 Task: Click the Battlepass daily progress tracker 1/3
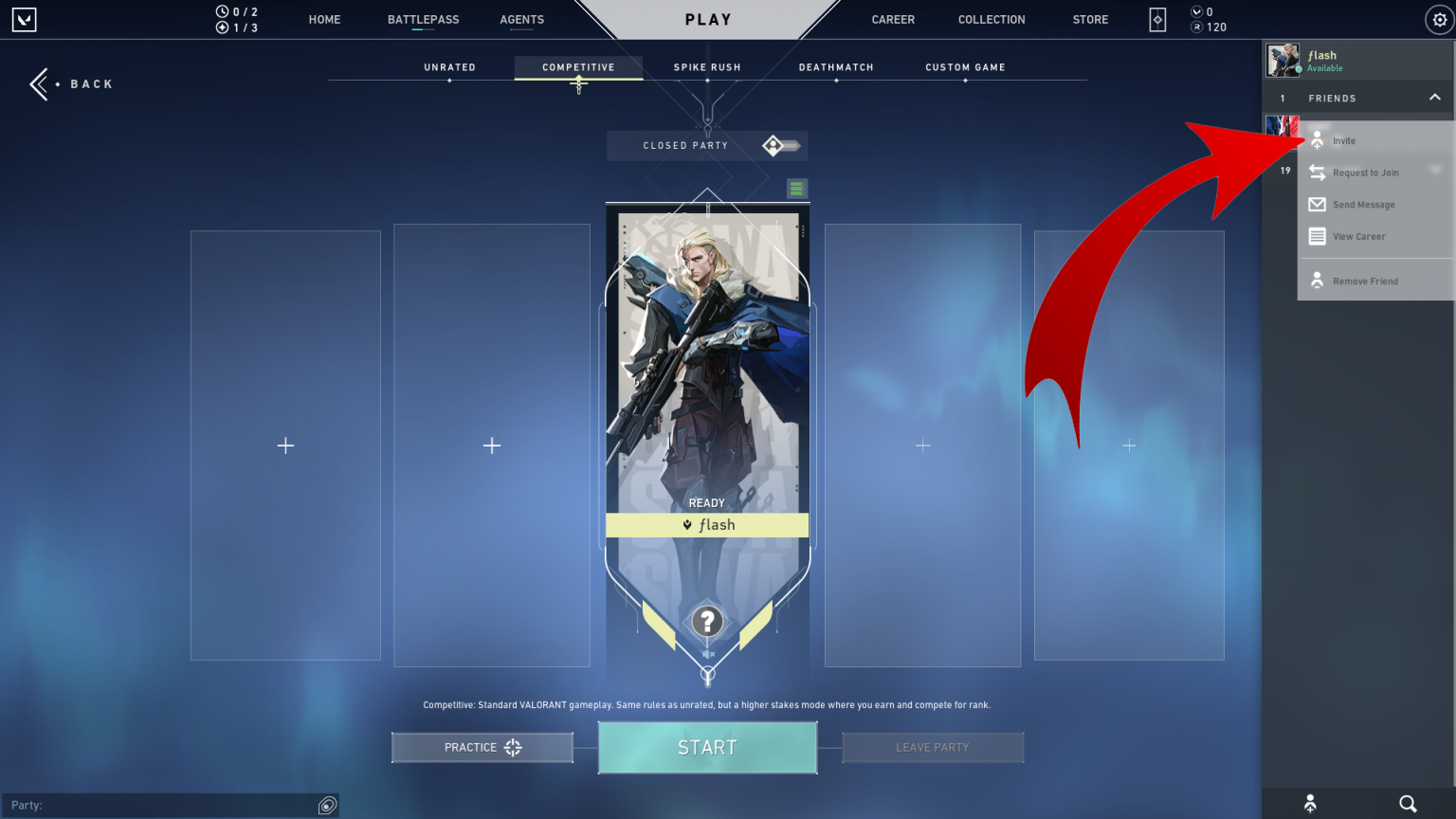pyautogui.click(x=236, y=27)
